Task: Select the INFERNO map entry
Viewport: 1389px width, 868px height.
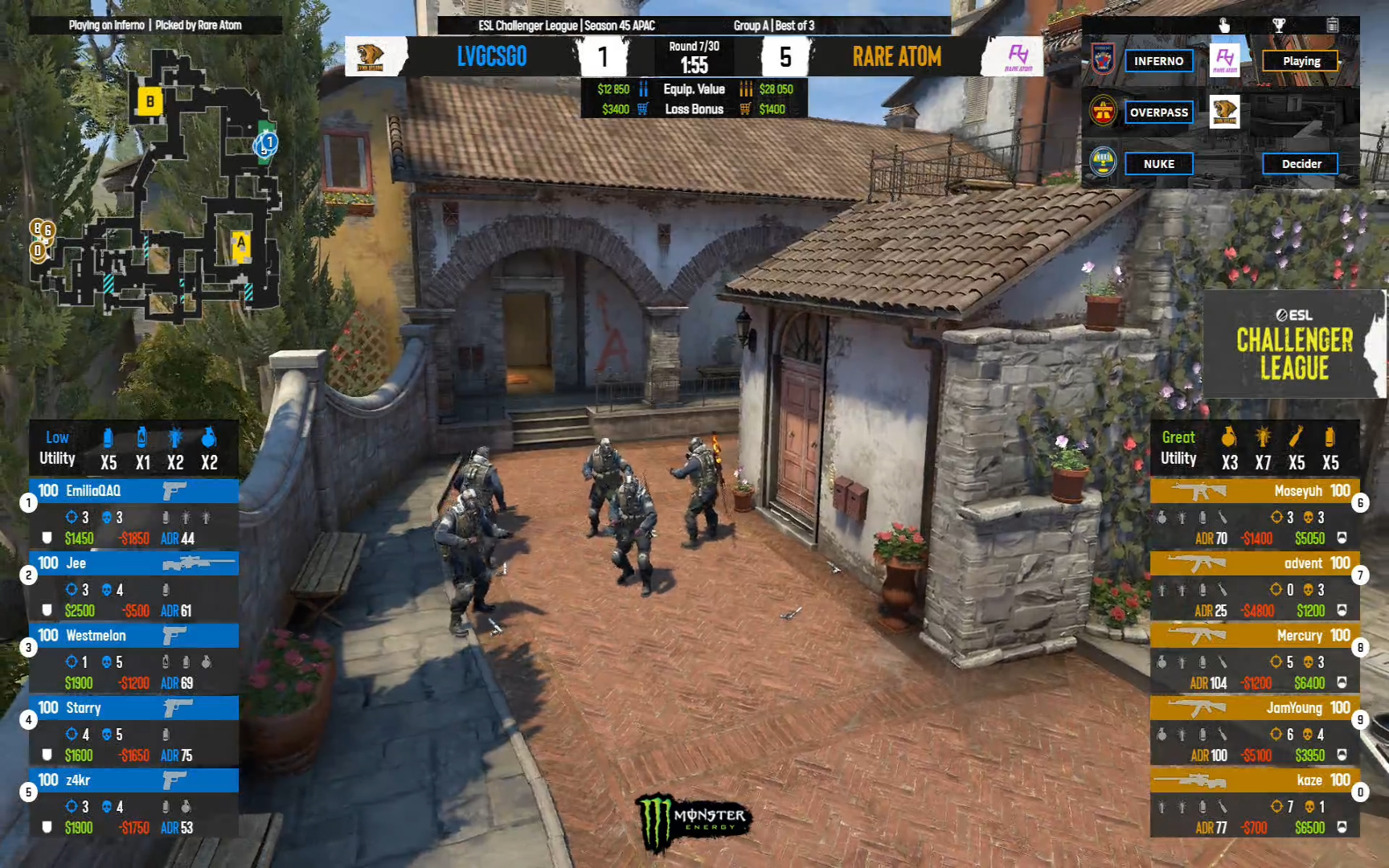Action: click(1158, 61)
